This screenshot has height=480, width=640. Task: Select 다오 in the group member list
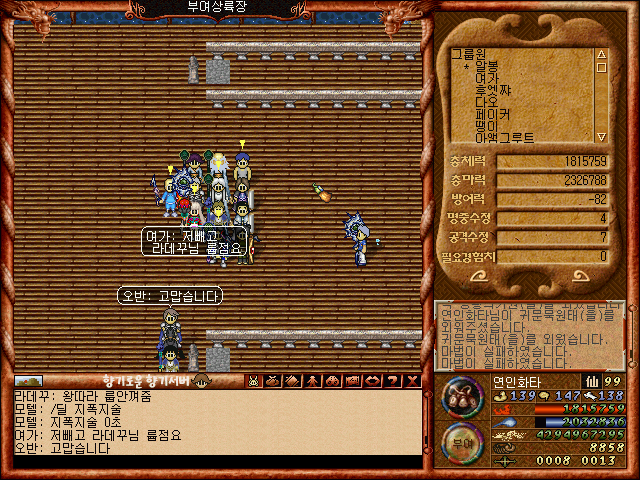[x=487, y=101]
